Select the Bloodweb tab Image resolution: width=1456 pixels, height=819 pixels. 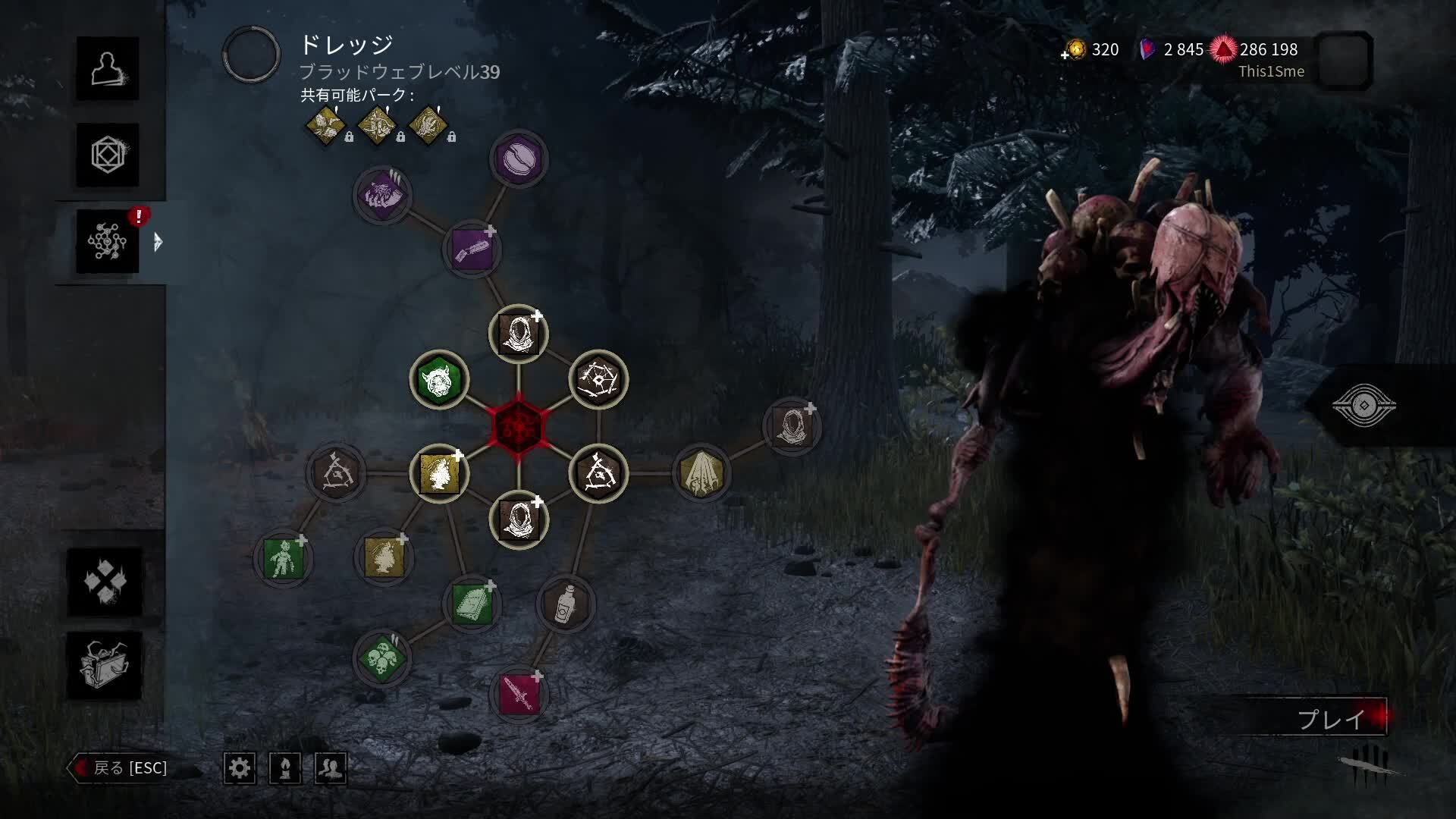tap(107, 242)
